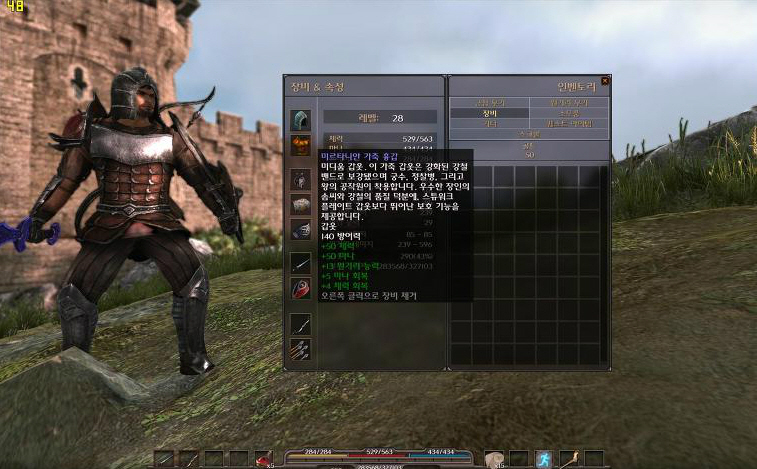Screen dimensions: 757x469
Task: Use the red potion hotbar slot
Action: tap(263, 459)
